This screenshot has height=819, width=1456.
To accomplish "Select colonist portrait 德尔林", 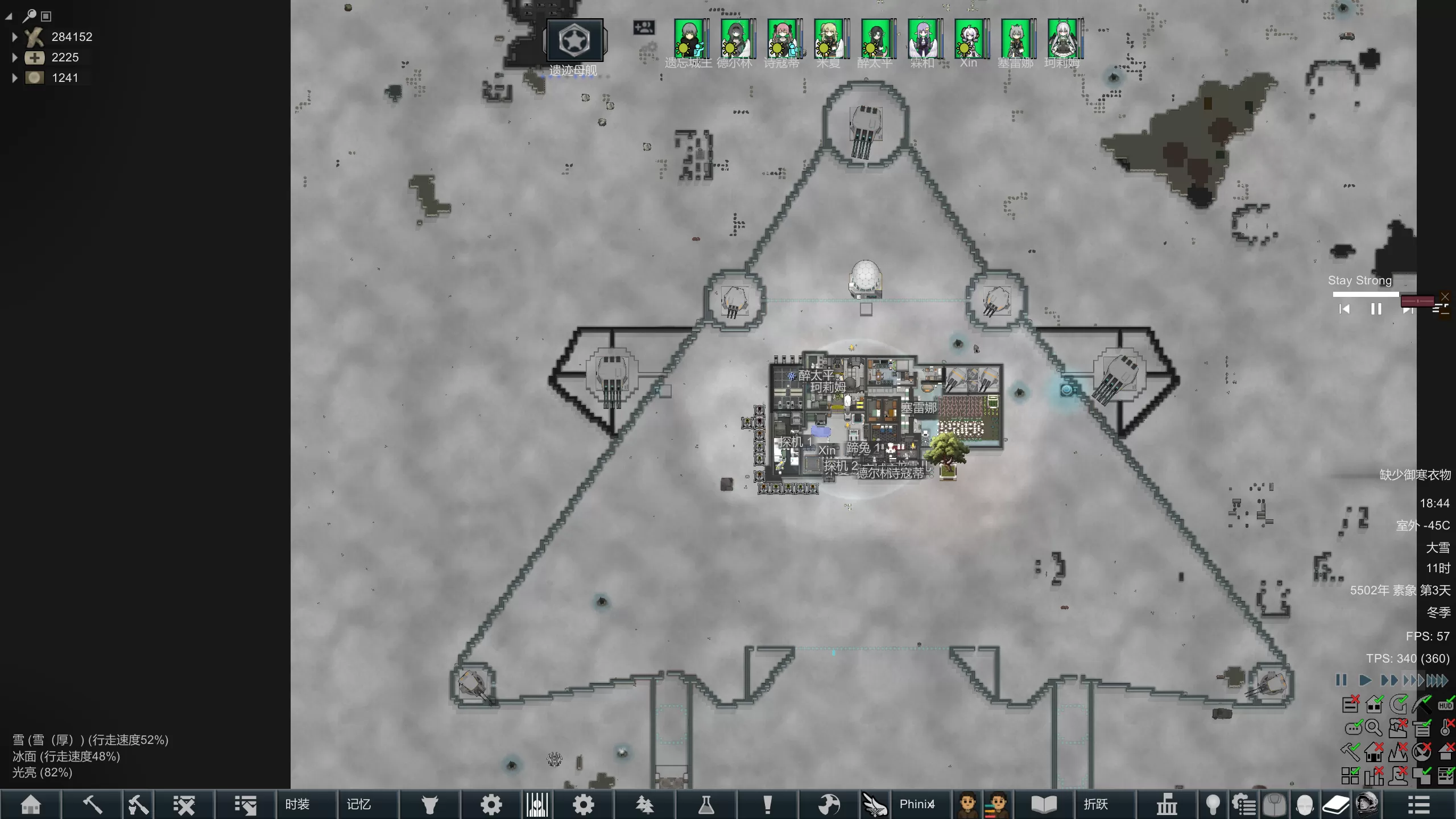I will 735,39.
